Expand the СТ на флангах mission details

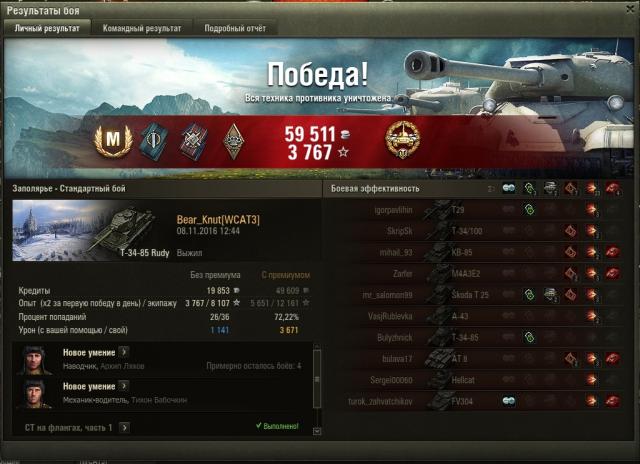pos(125,427)
